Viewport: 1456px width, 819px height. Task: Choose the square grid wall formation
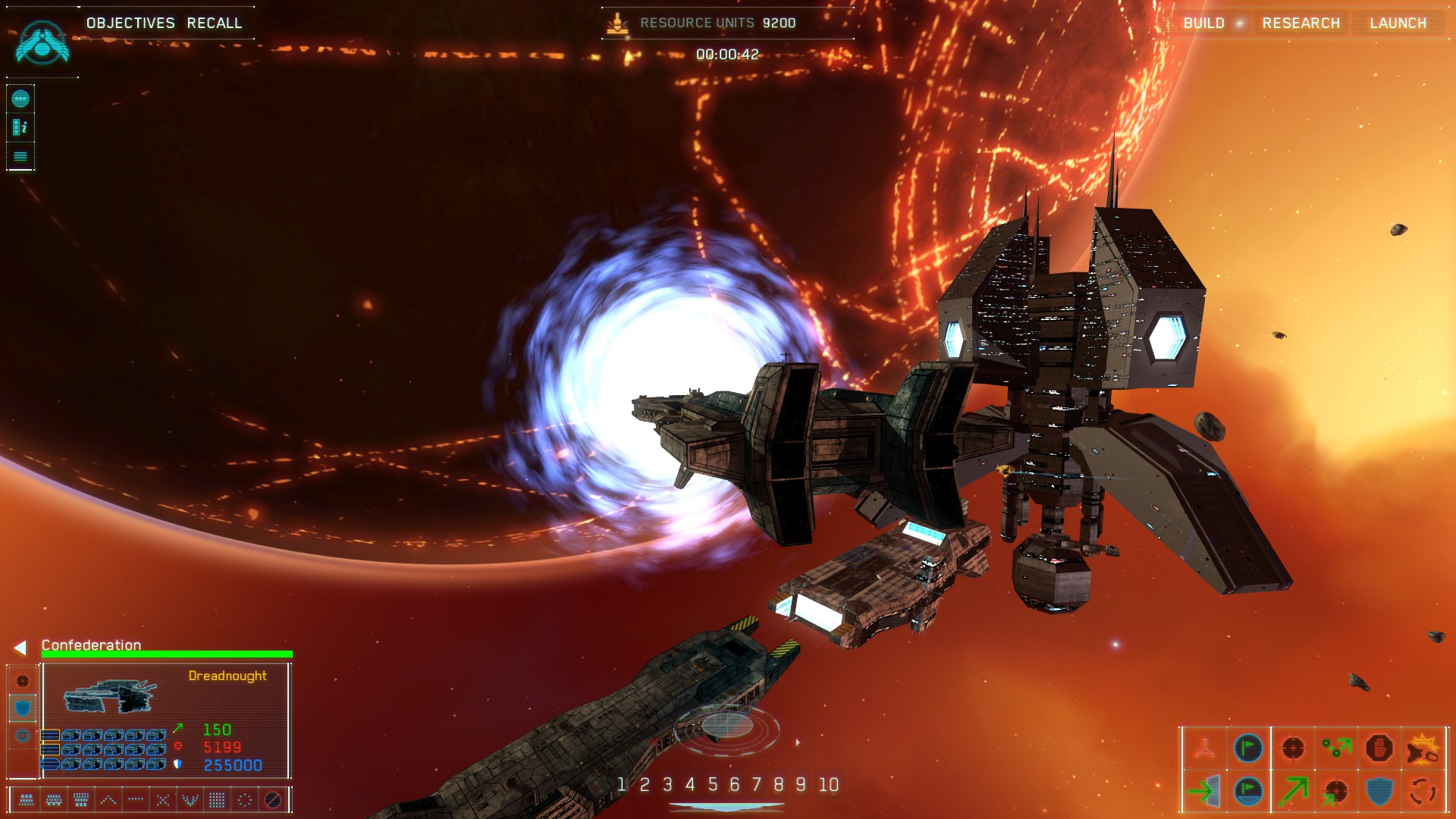217,799
